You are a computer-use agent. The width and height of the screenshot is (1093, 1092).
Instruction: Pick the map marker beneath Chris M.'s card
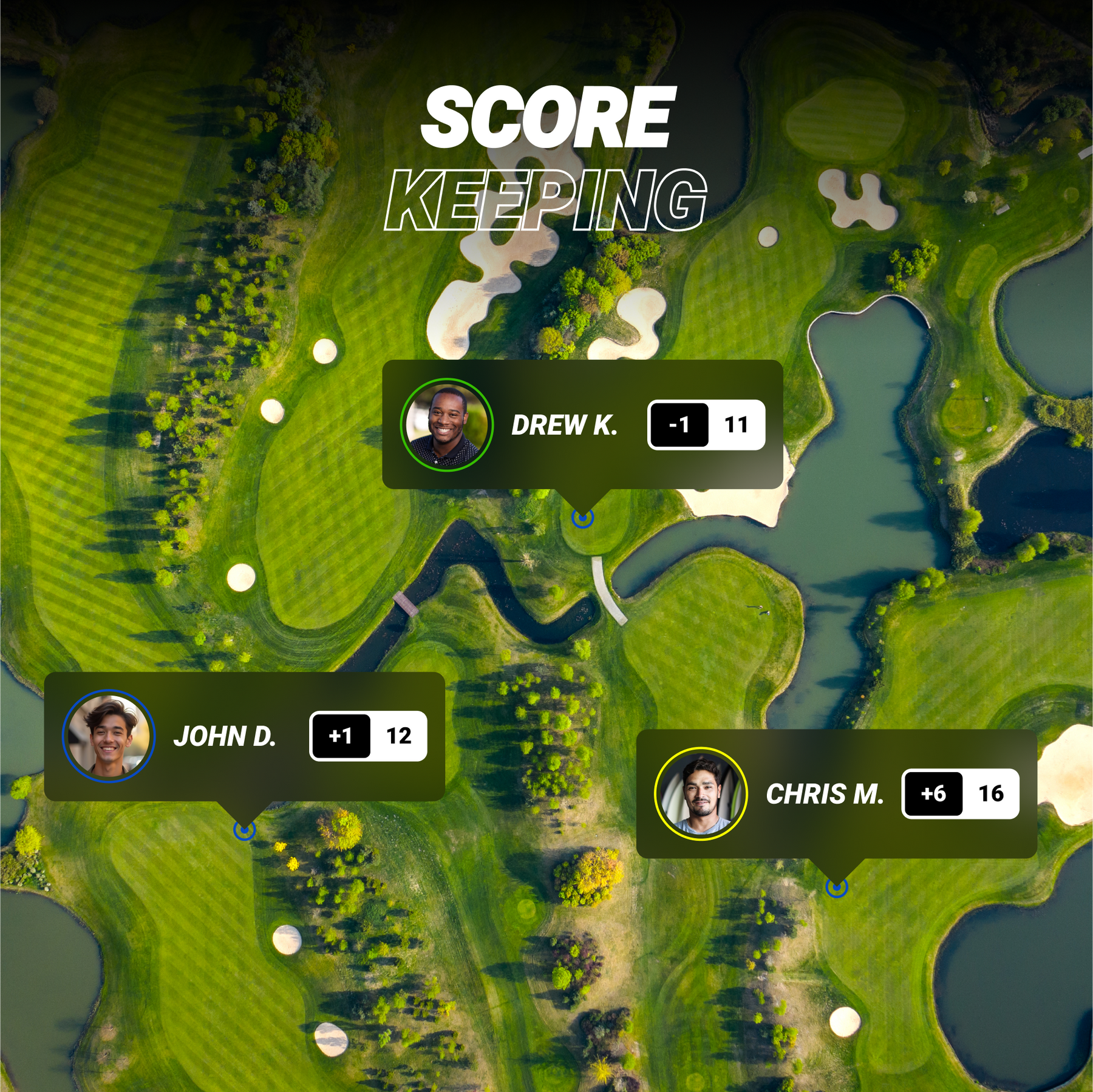(836, 887)
